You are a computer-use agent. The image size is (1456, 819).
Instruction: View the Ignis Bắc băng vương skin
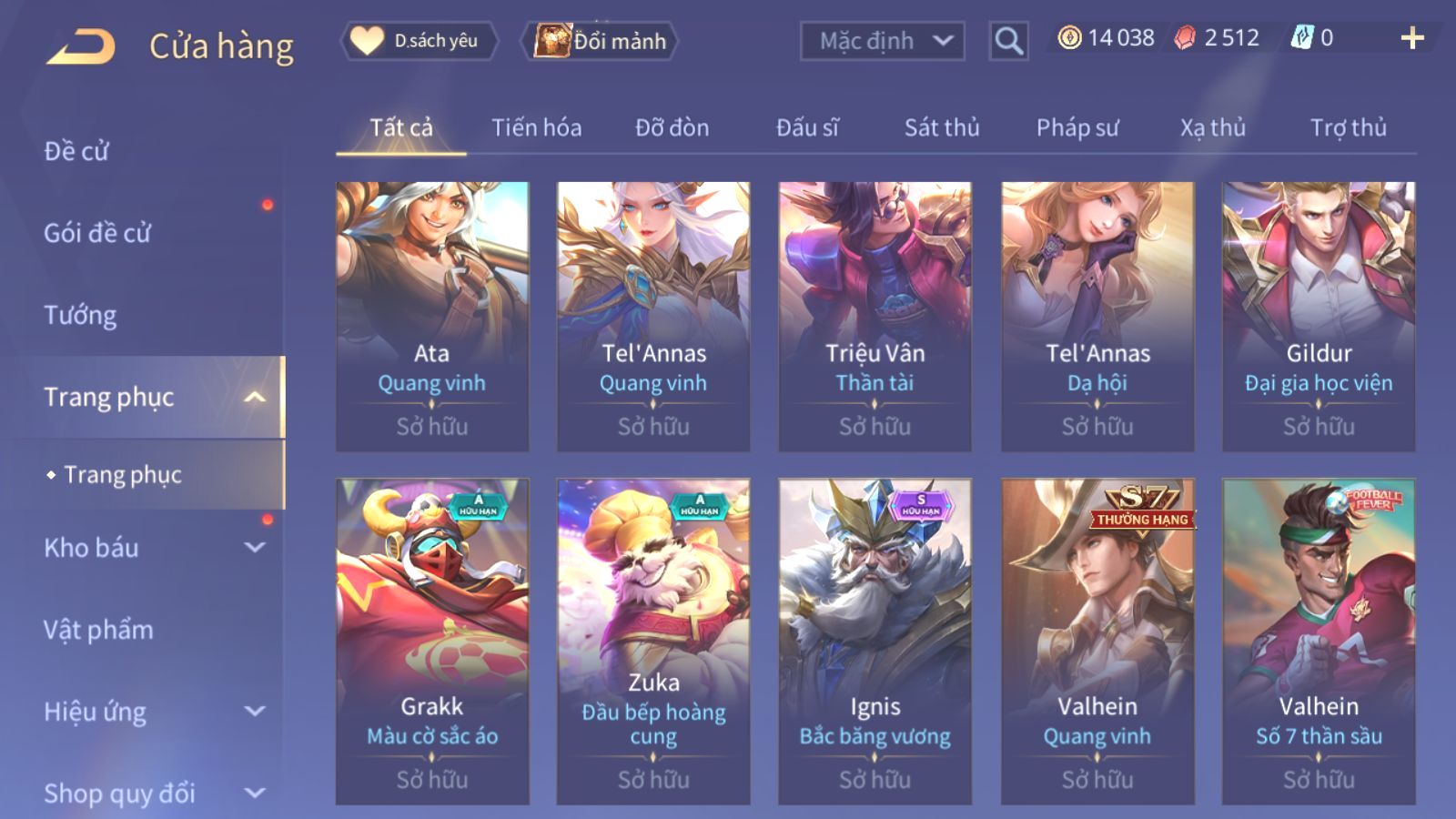pos(875,641)
